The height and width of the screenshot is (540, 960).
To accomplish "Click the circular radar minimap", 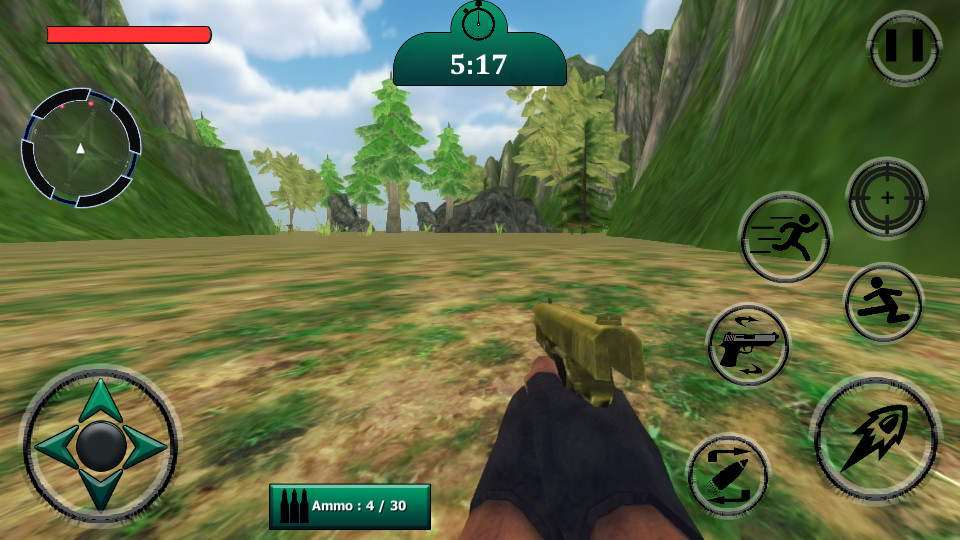I will tap(81, 148).
